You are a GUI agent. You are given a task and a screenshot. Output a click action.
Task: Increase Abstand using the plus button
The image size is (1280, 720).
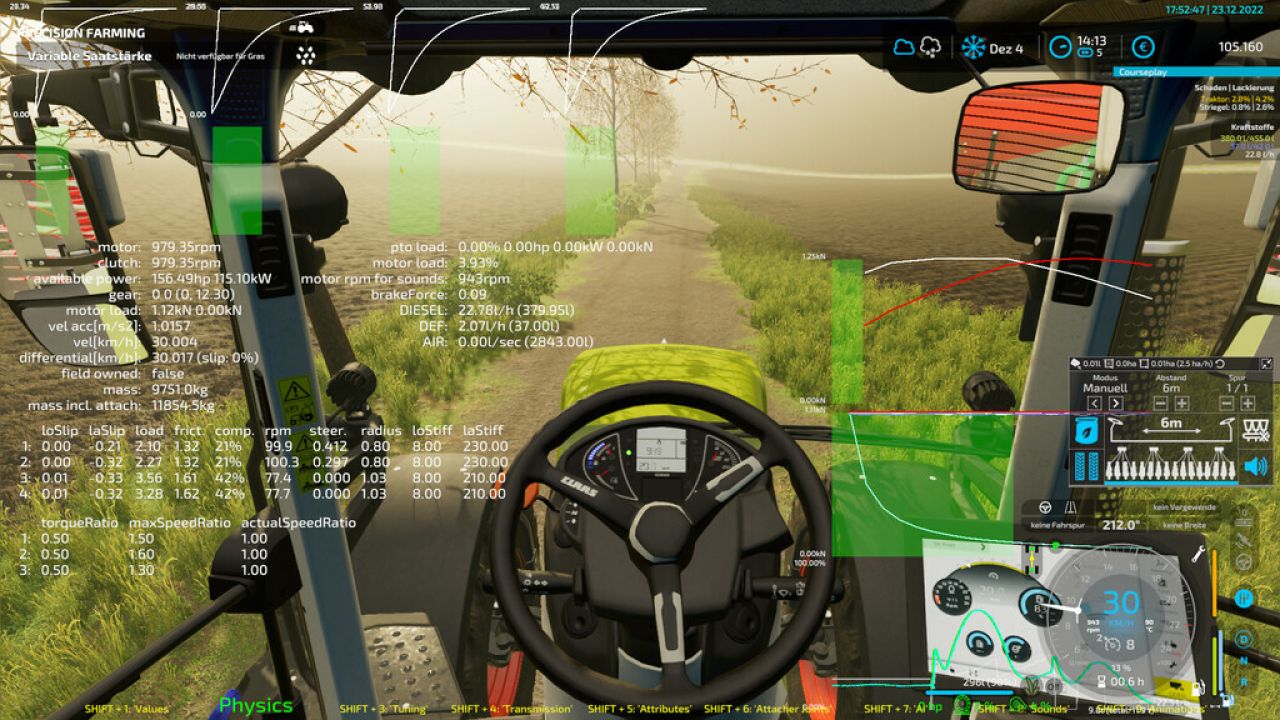point(1181,404)
